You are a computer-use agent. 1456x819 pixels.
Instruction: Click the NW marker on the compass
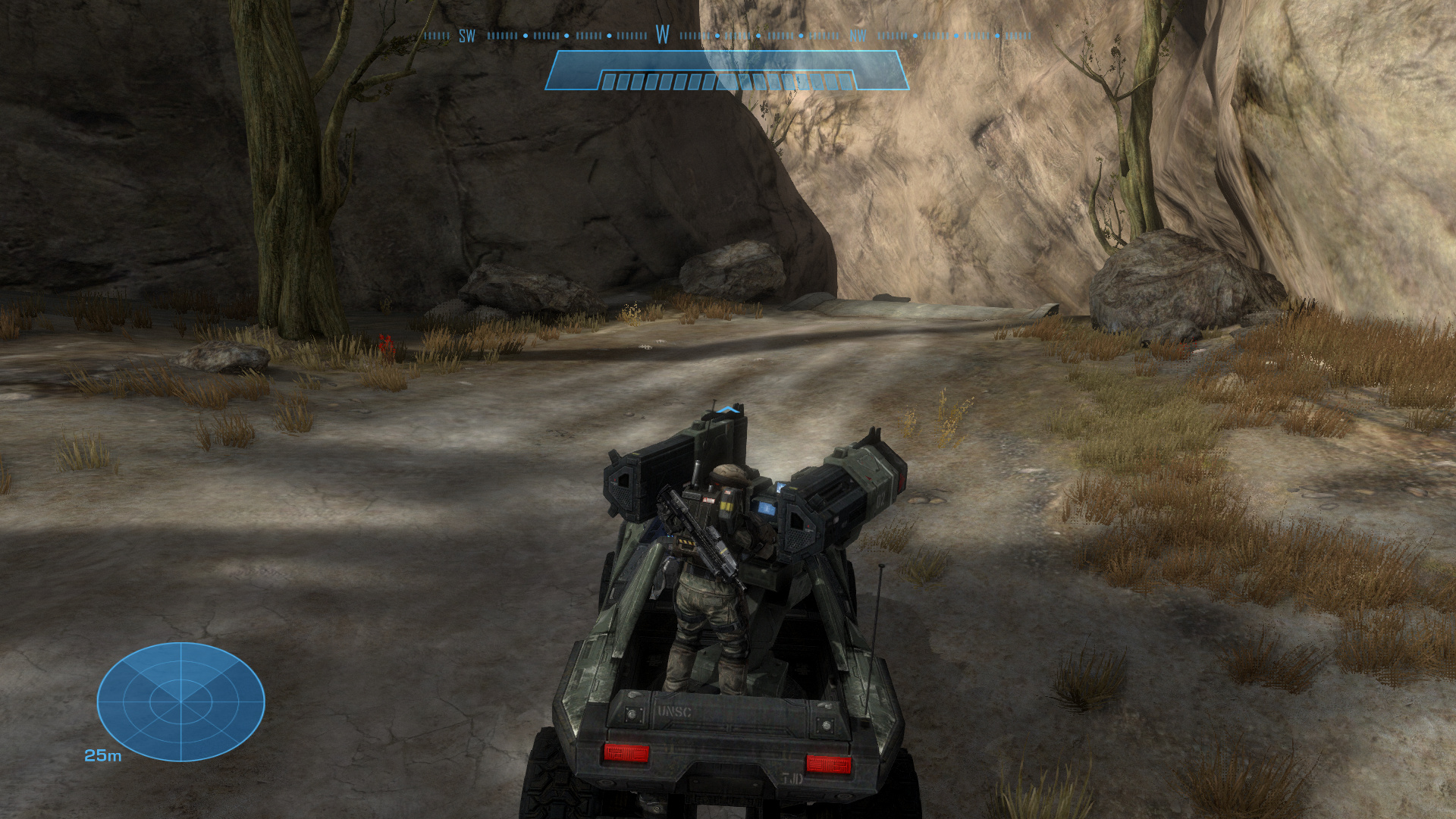pos(858,36)
